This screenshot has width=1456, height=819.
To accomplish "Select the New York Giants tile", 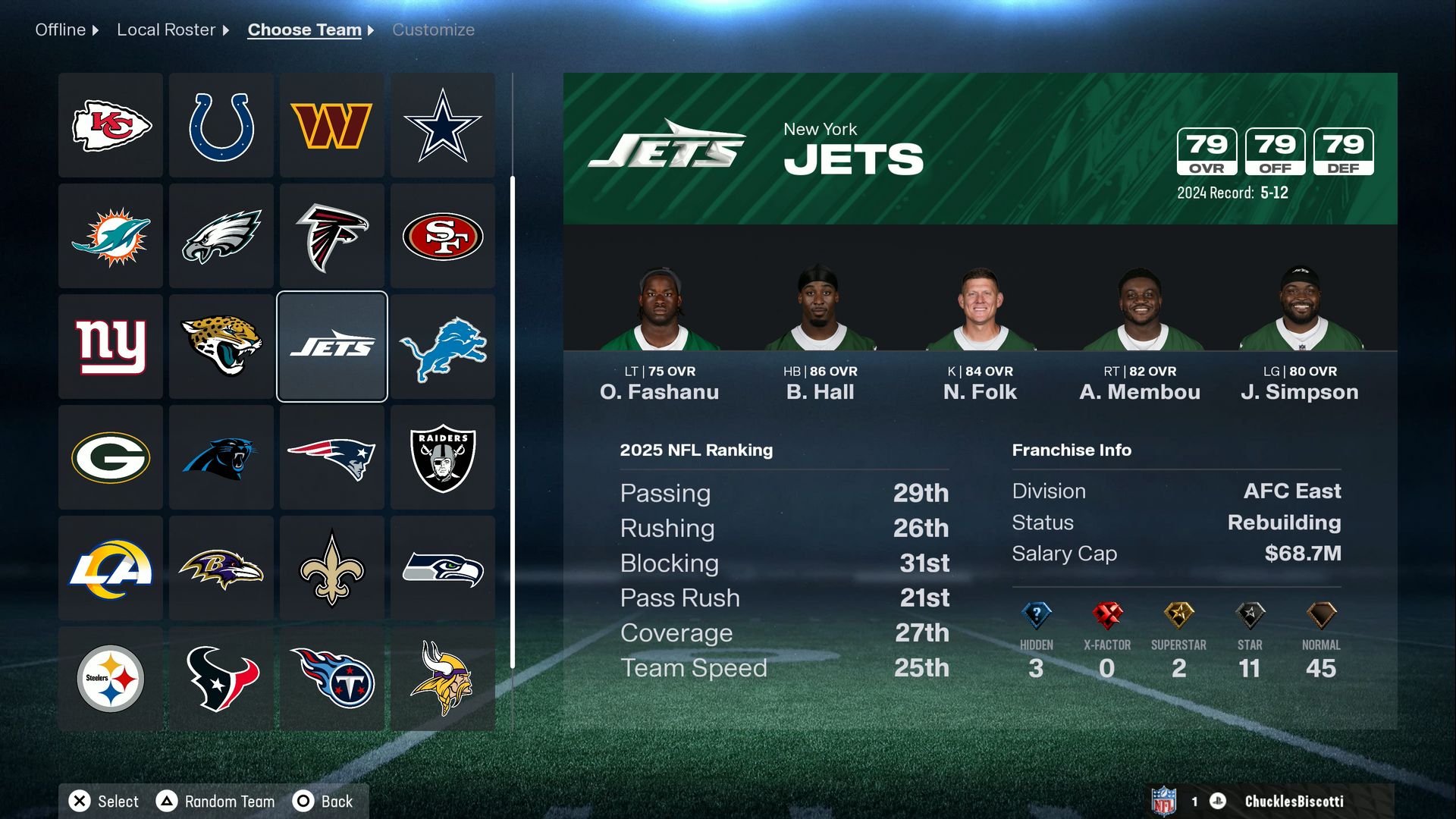I will coord(111,347).
